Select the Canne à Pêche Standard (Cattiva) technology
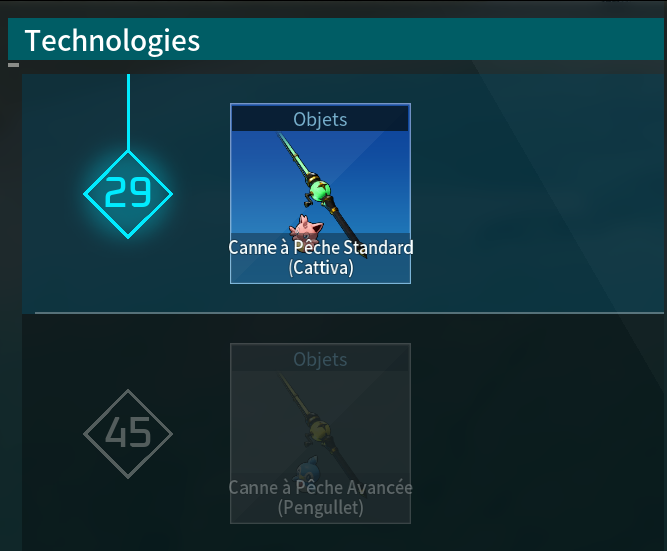667x551 pixels. 320,194
